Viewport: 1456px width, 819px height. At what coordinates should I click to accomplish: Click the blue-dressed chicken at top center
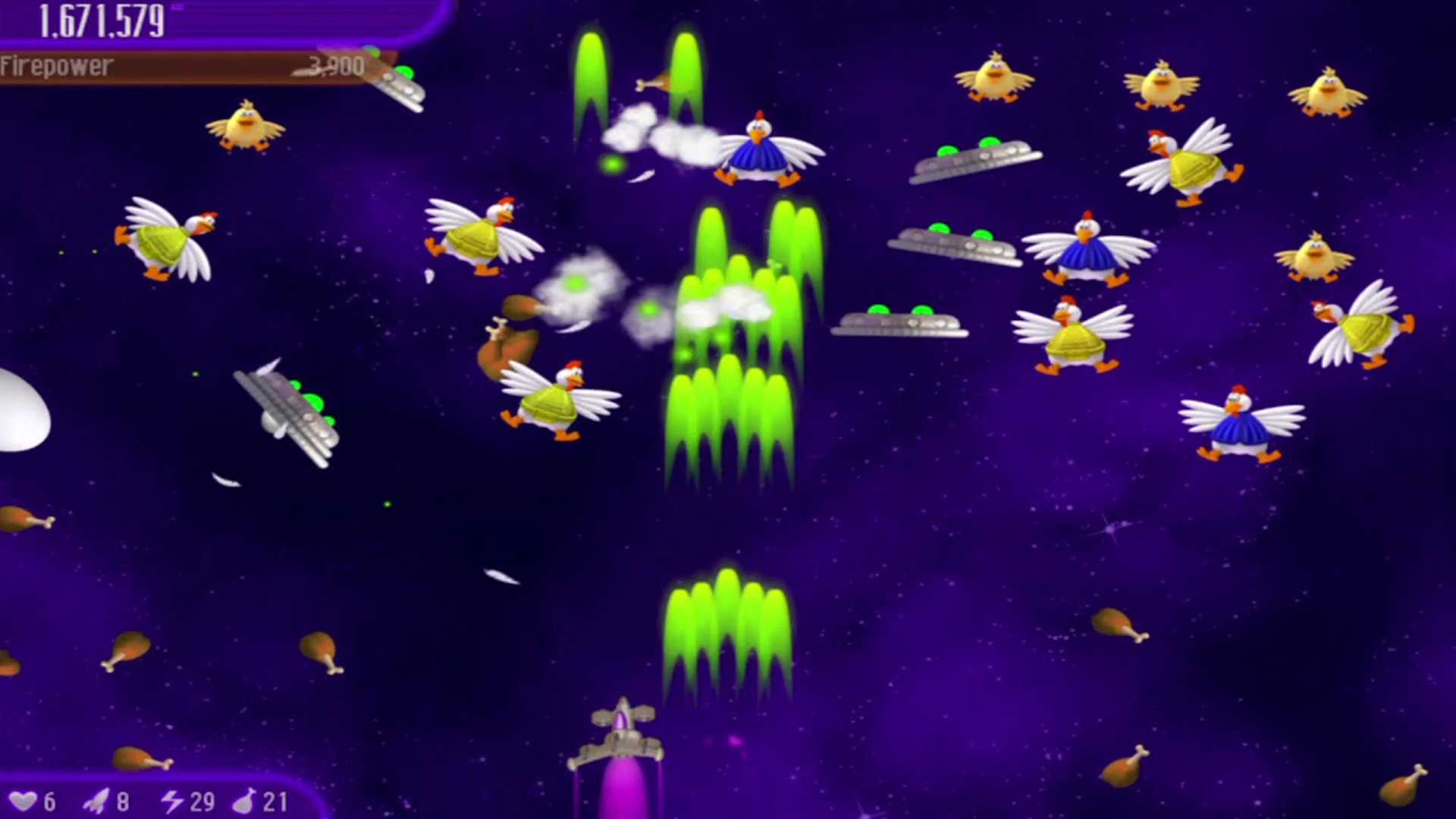(758, 152)
